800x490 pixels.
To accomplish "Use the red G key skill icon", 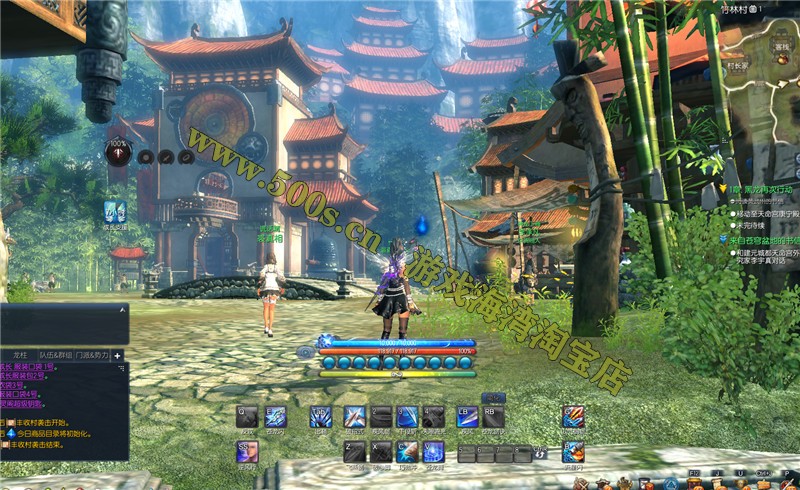I will click(573, 417).
